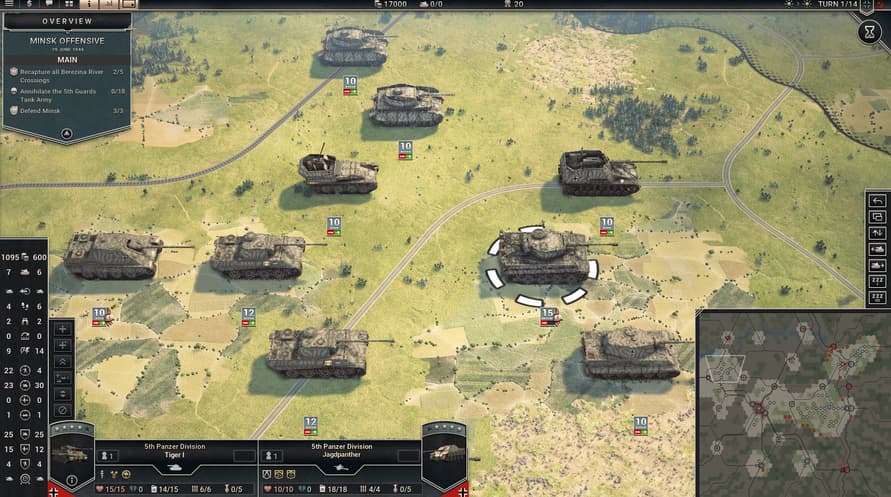Image resolution: width=891 pixels, height=497 pixels.
Task: Click the double chevron upgrade button
Action: click(63, 361)
